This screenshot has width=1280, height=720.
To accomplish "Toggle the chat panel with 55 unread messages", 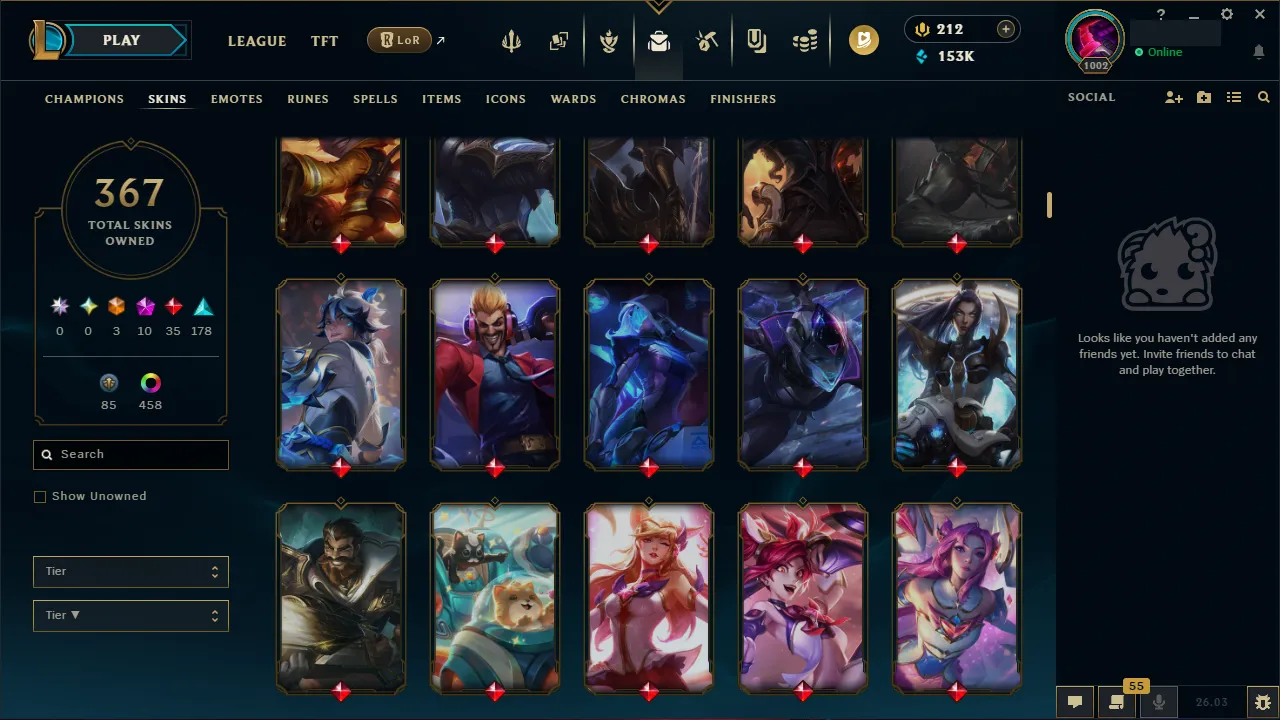I will [x=1116, y=701].
